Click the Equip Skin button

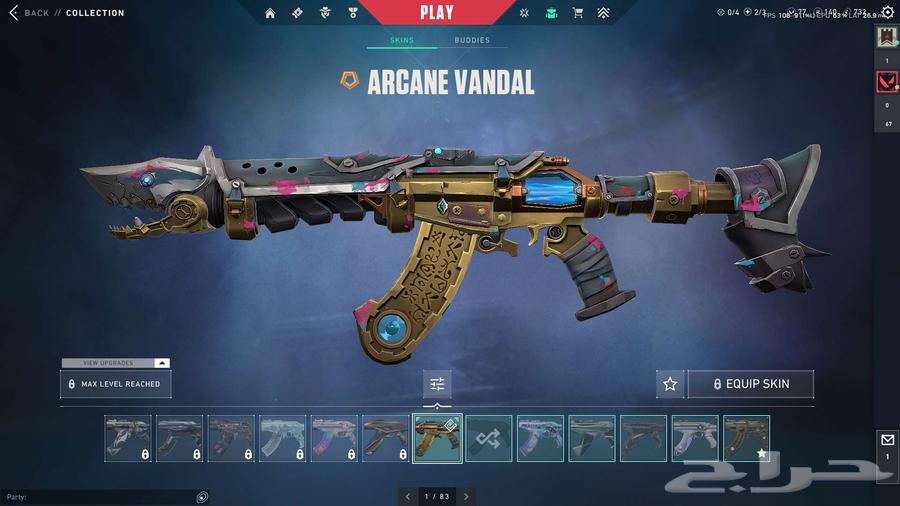(750, 384)
